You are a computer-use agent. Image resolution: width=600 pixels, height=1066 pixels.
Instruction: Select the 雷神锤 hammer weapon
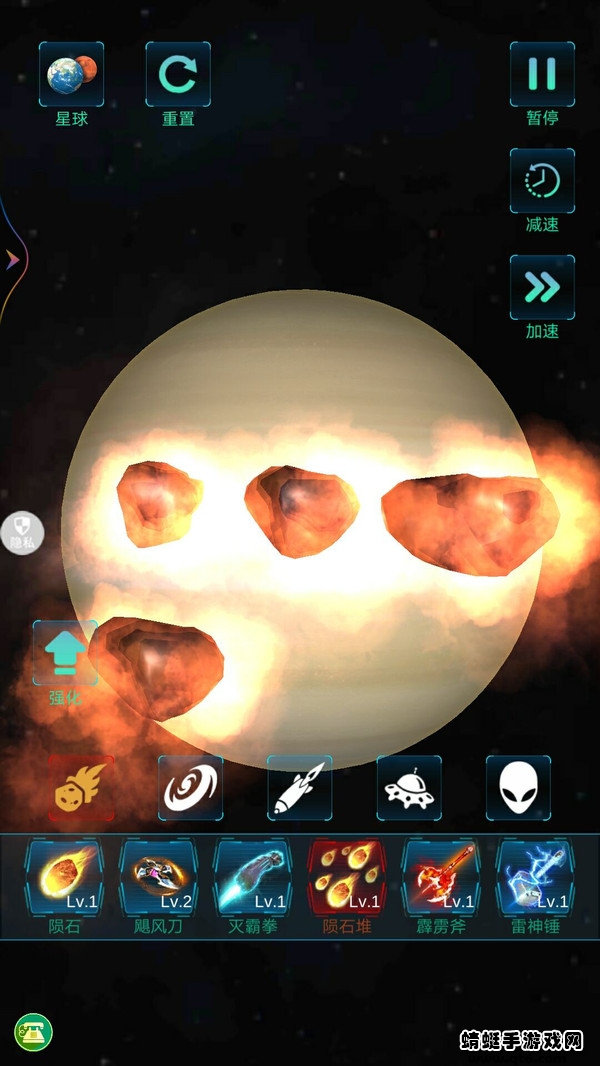point(535,880)
